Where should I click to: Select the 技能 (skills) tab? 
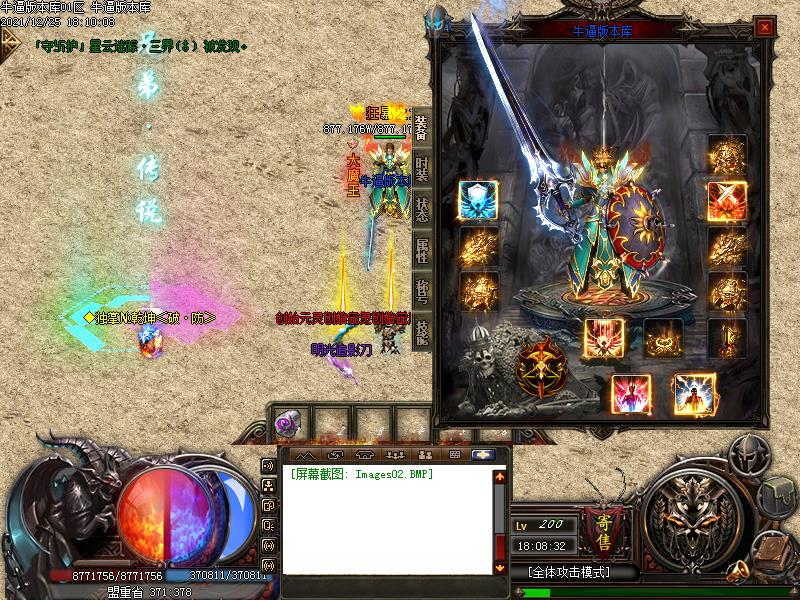point(421,329)
